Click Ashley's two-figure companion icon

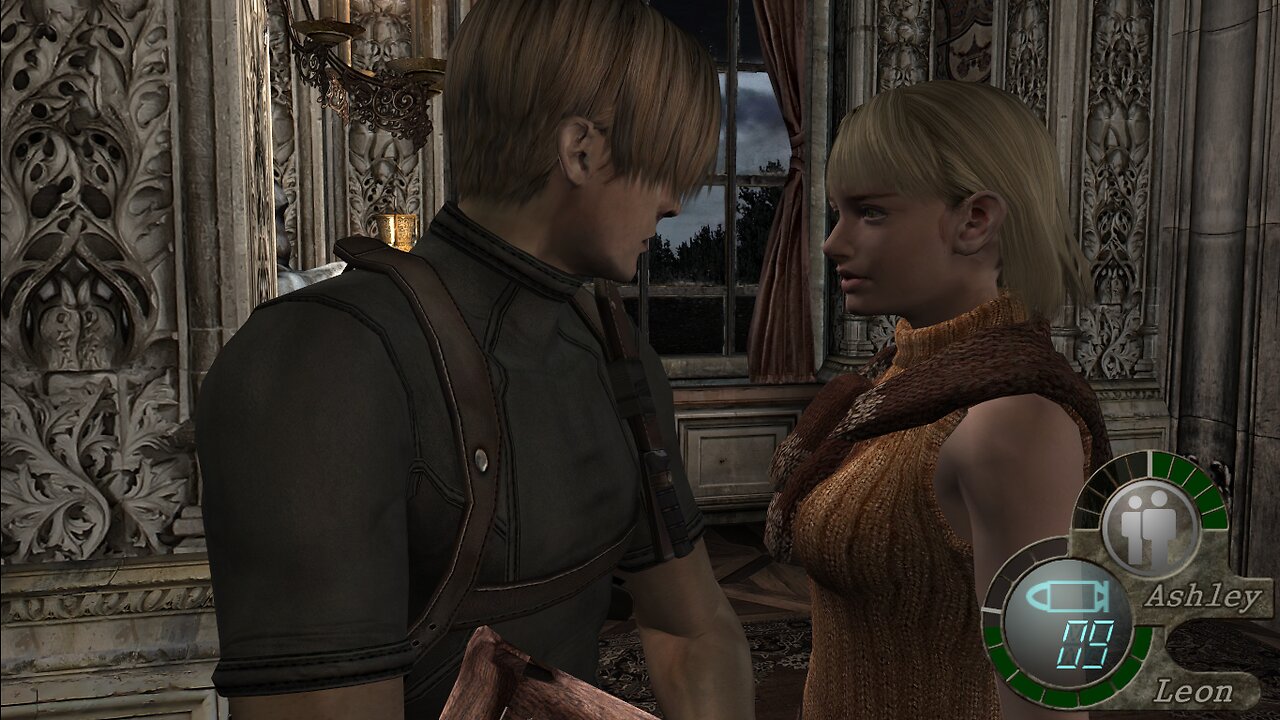[x=1149, y=526]
